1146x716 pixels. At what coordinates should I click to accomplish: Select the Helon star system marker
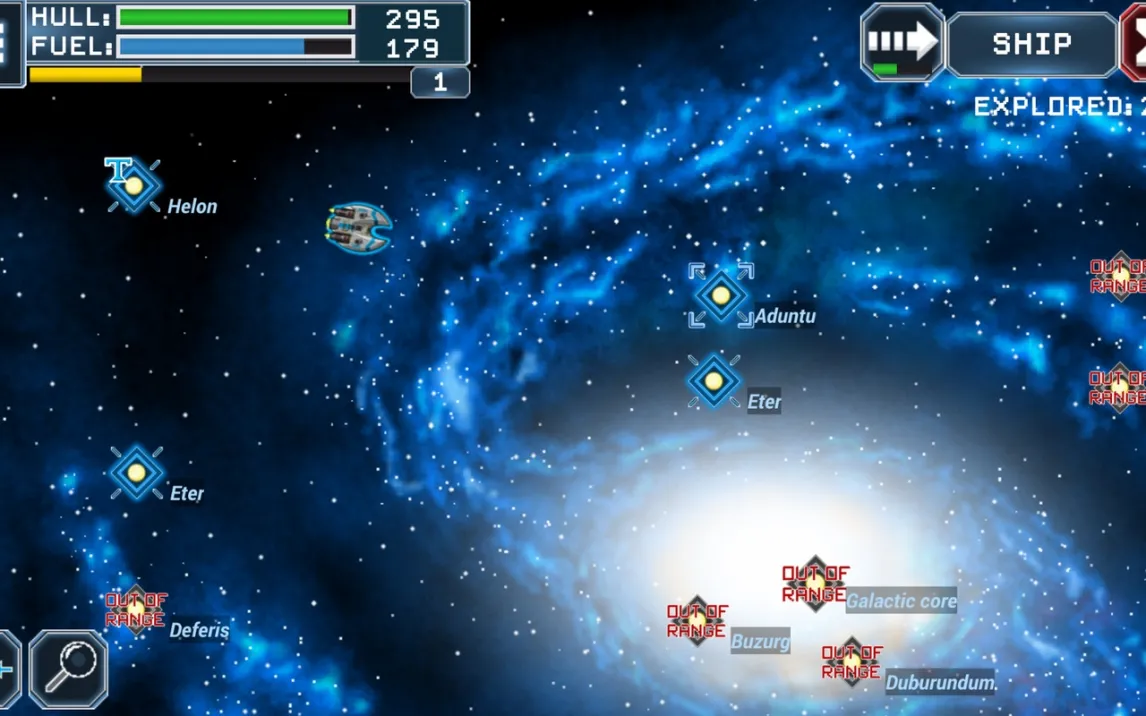134,185
